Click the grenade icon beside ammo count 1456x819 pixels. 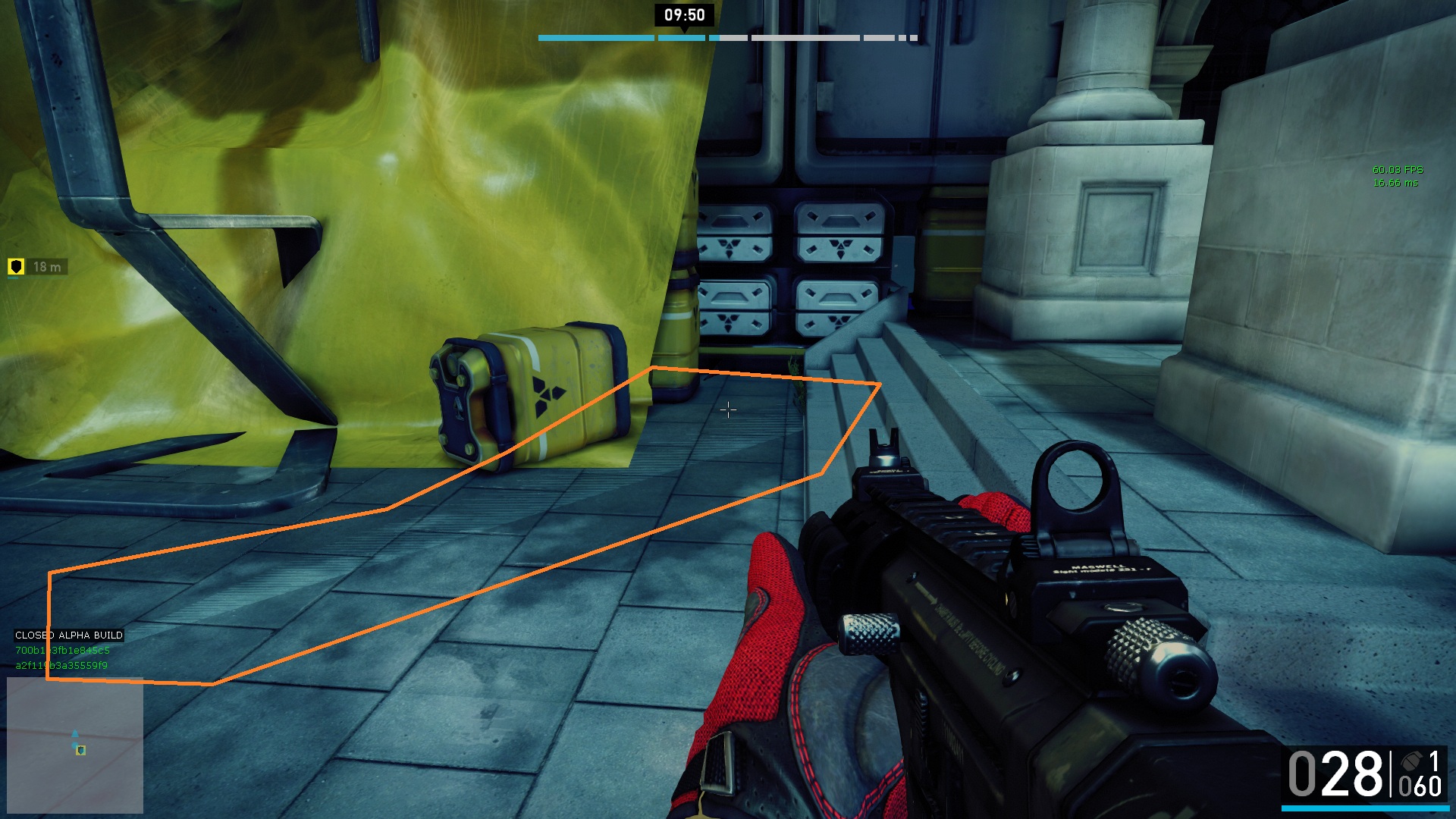click(x=1411, y=761)
